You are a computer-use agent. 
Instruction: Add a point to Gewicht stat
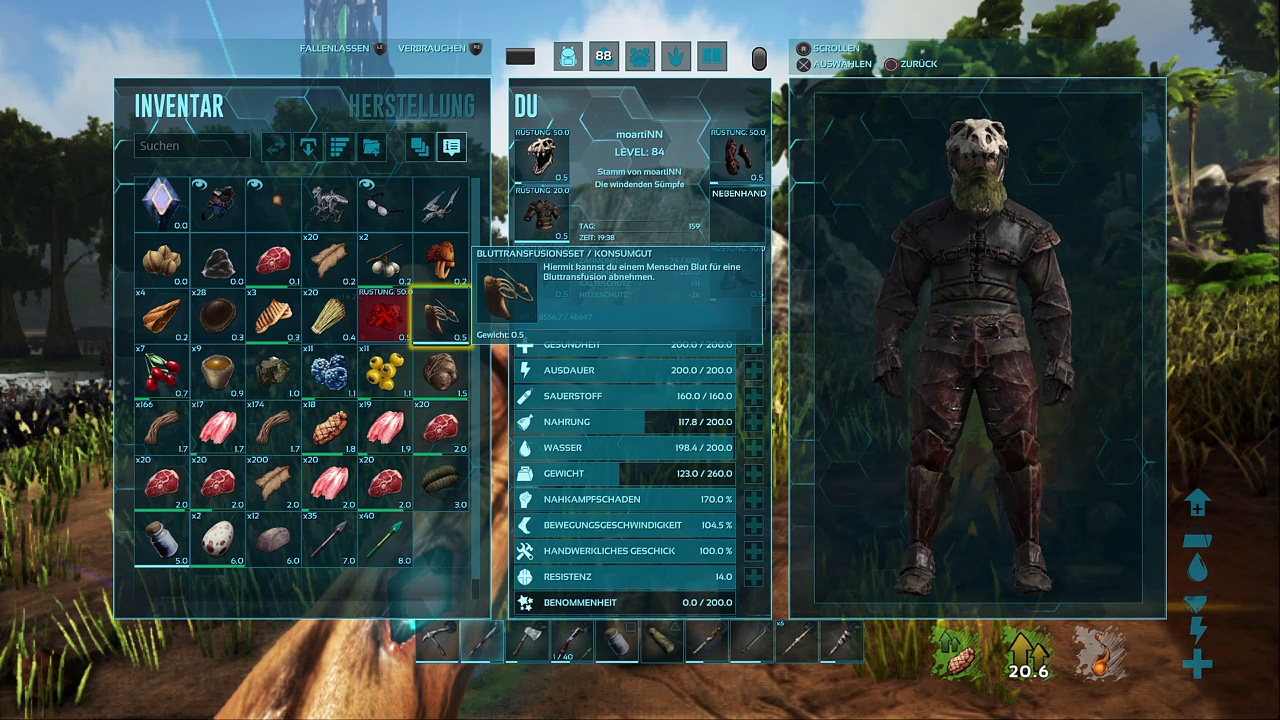click(753, 474)
